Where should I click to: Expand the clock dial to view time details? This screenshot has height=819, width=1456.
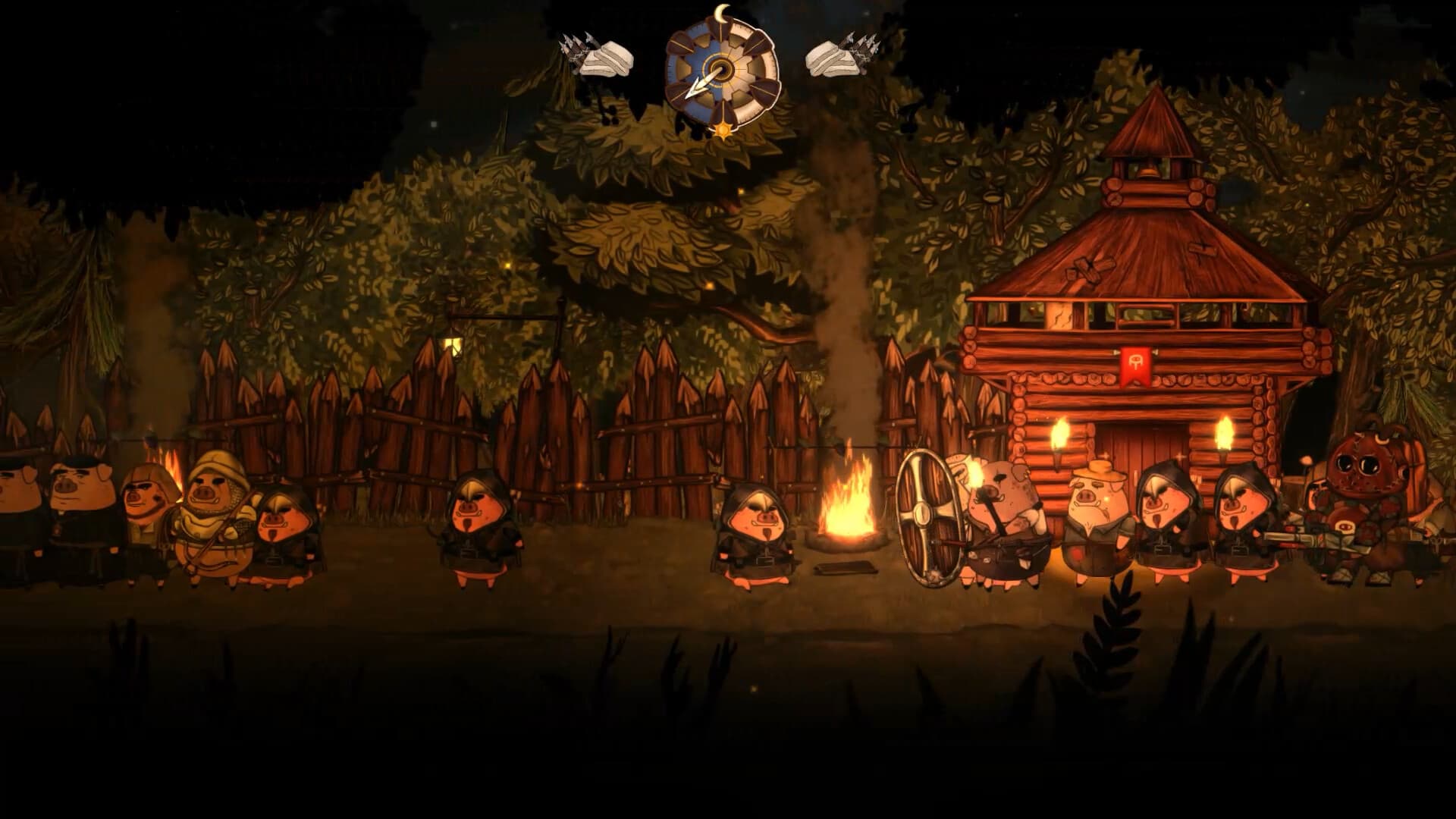tap(720, 68)
